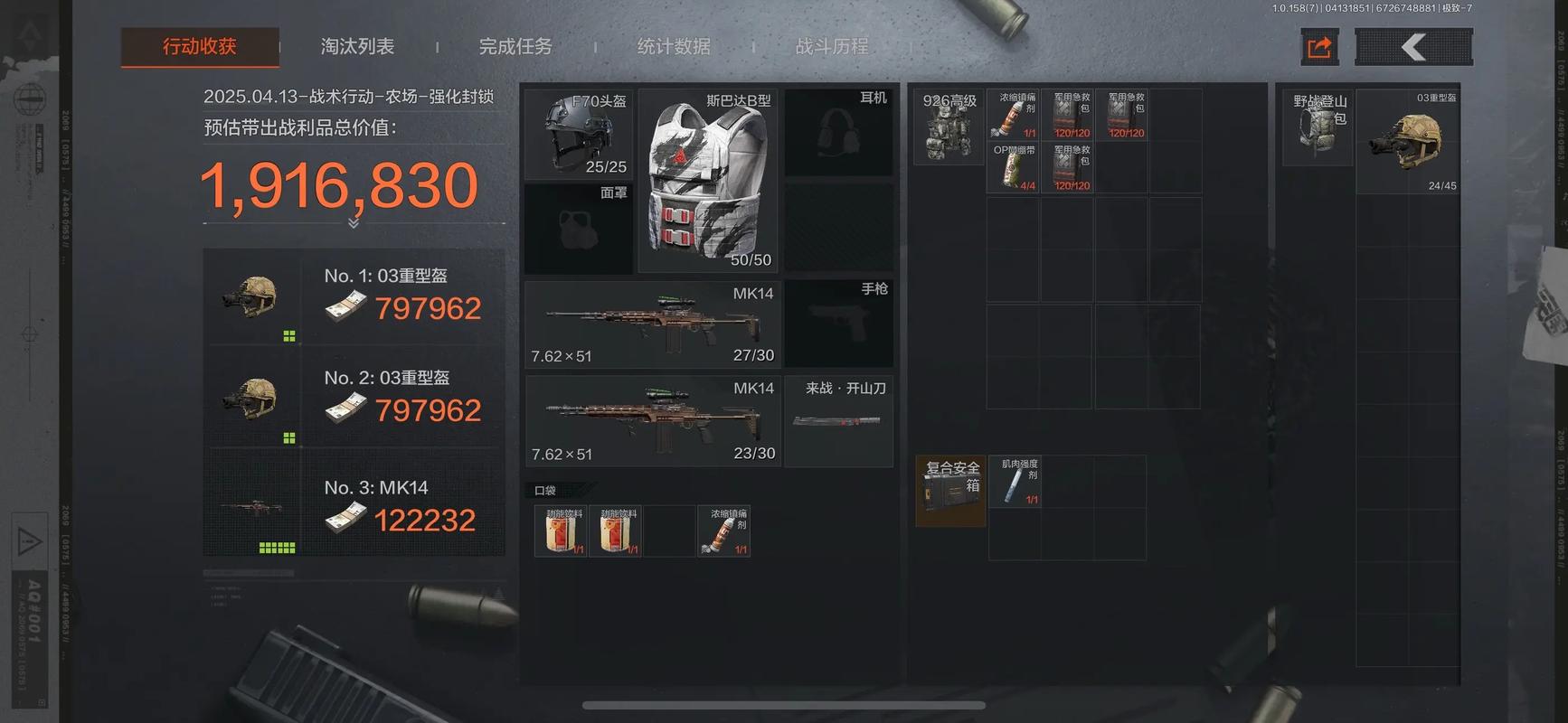Viewport: 1568px width, 723px height.
Task: Open the 淘汰列表 tab
Action: pyautogui.click(x=357, y=47)
